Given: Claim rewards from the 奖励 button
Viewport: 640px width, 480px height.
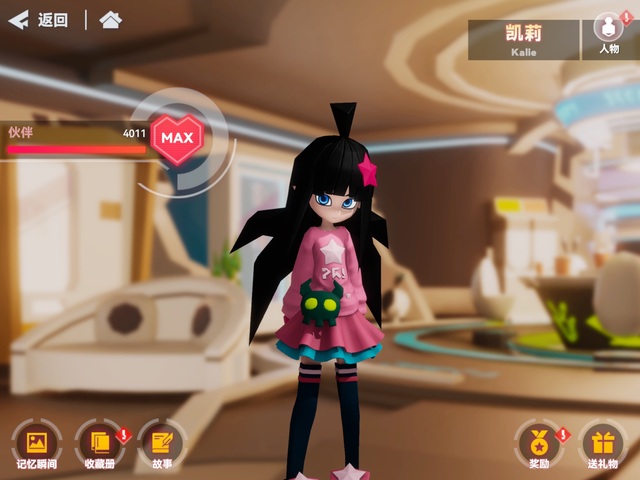Looking at the screenshot, I should pyautogui.click(x=539, y=443).
